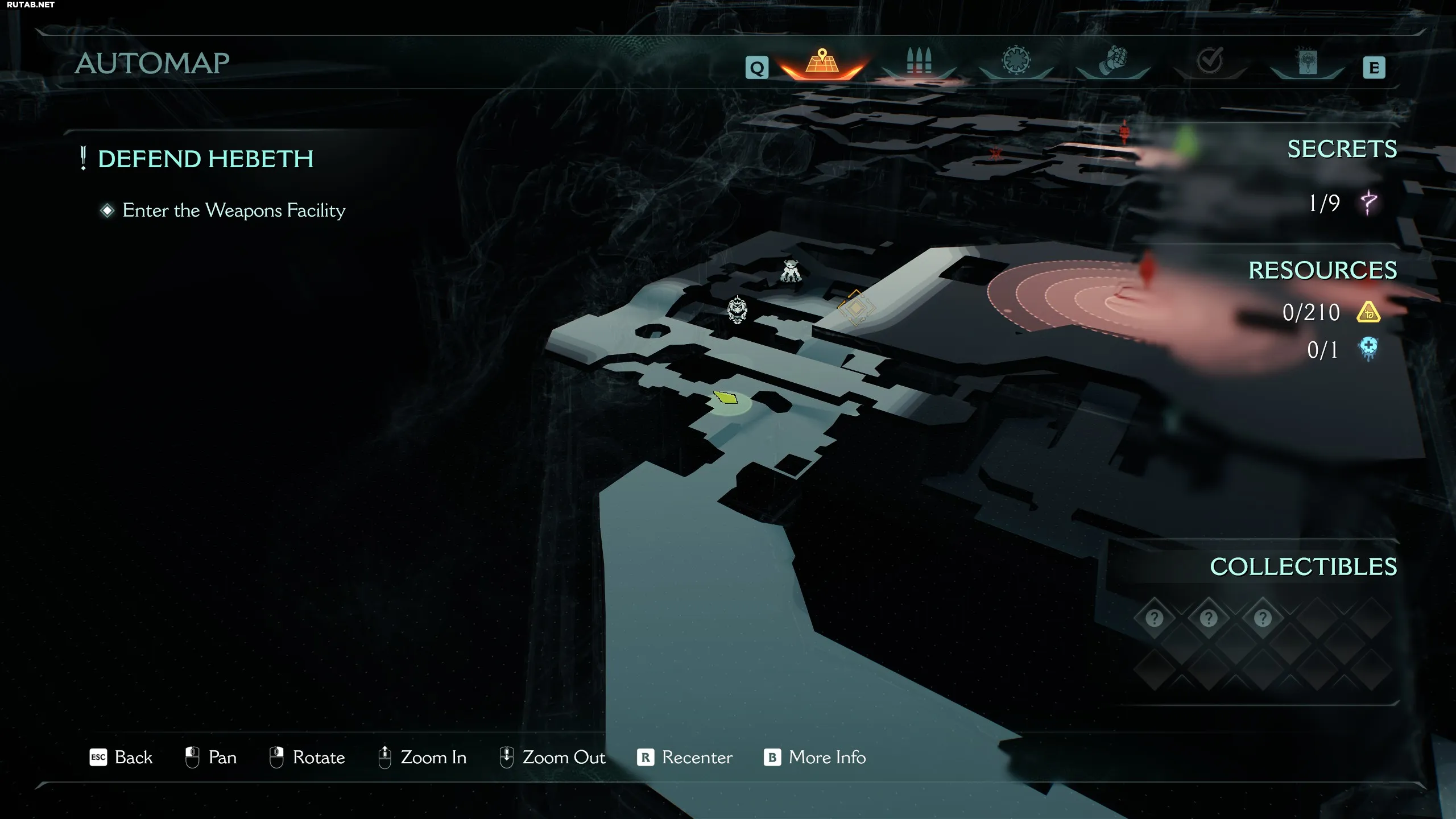Viewport: 1456px width, 819px height.
Task: Open the bullets arsenal tab
Action: pyautogui.click(x=919, y=61)
